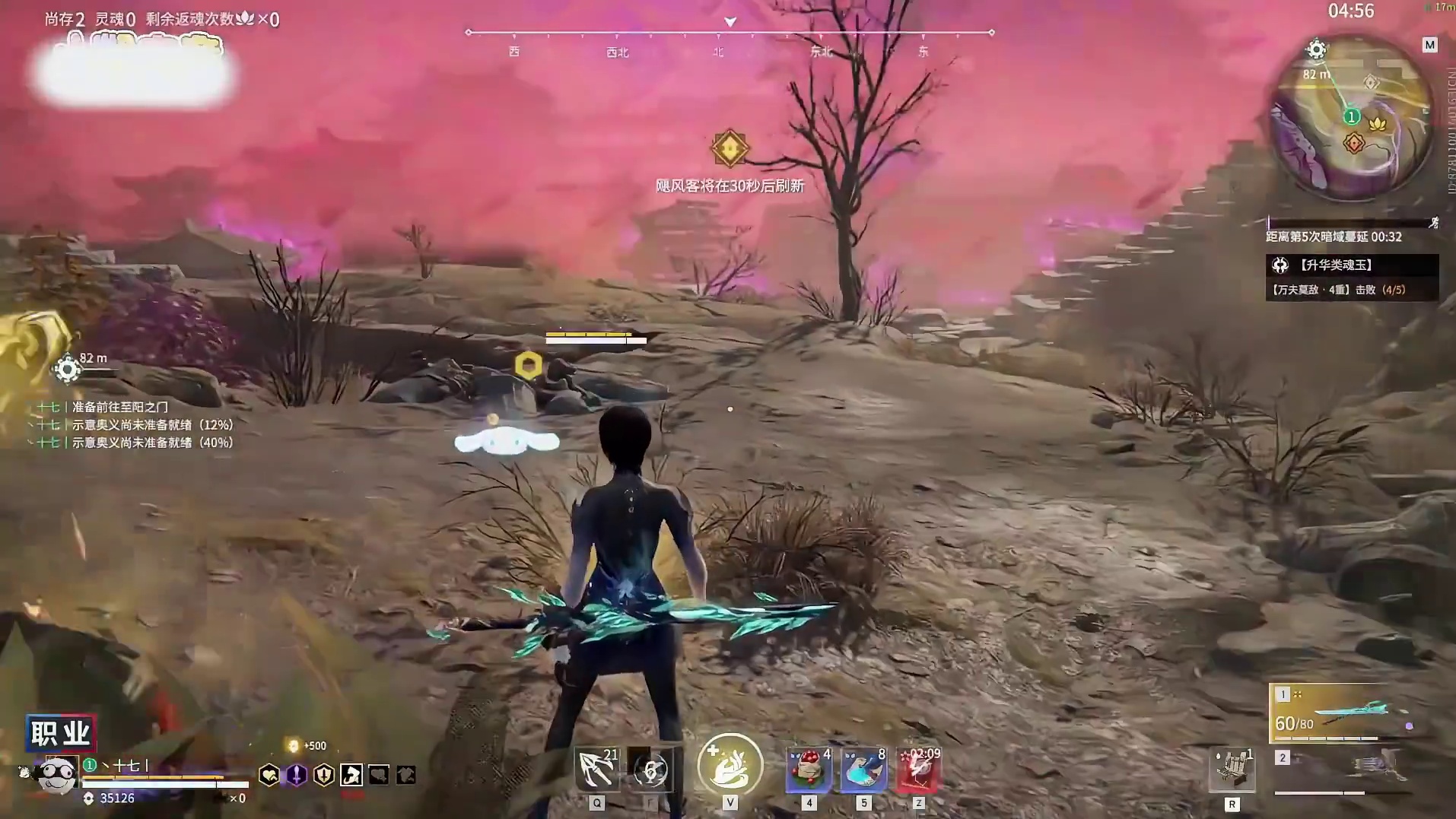Click the player avatar portrait
The image size is (1456, 819).
(57, 776)
